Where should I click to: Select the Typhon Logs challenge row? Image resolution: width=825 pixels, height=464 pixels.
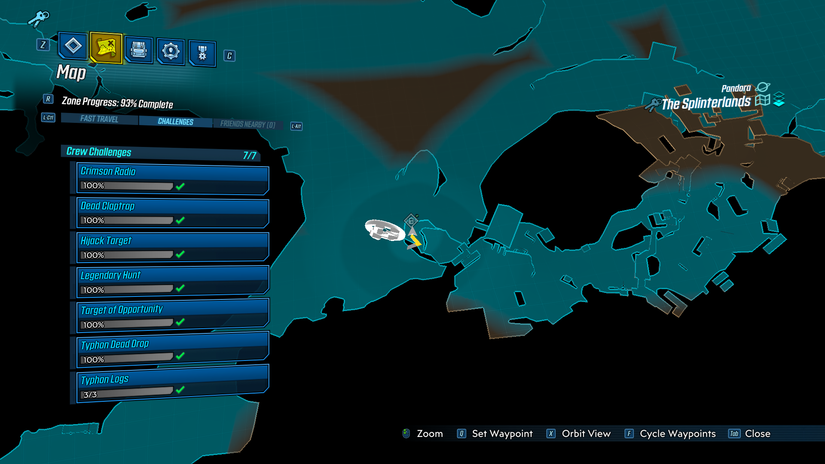[173, 385]
